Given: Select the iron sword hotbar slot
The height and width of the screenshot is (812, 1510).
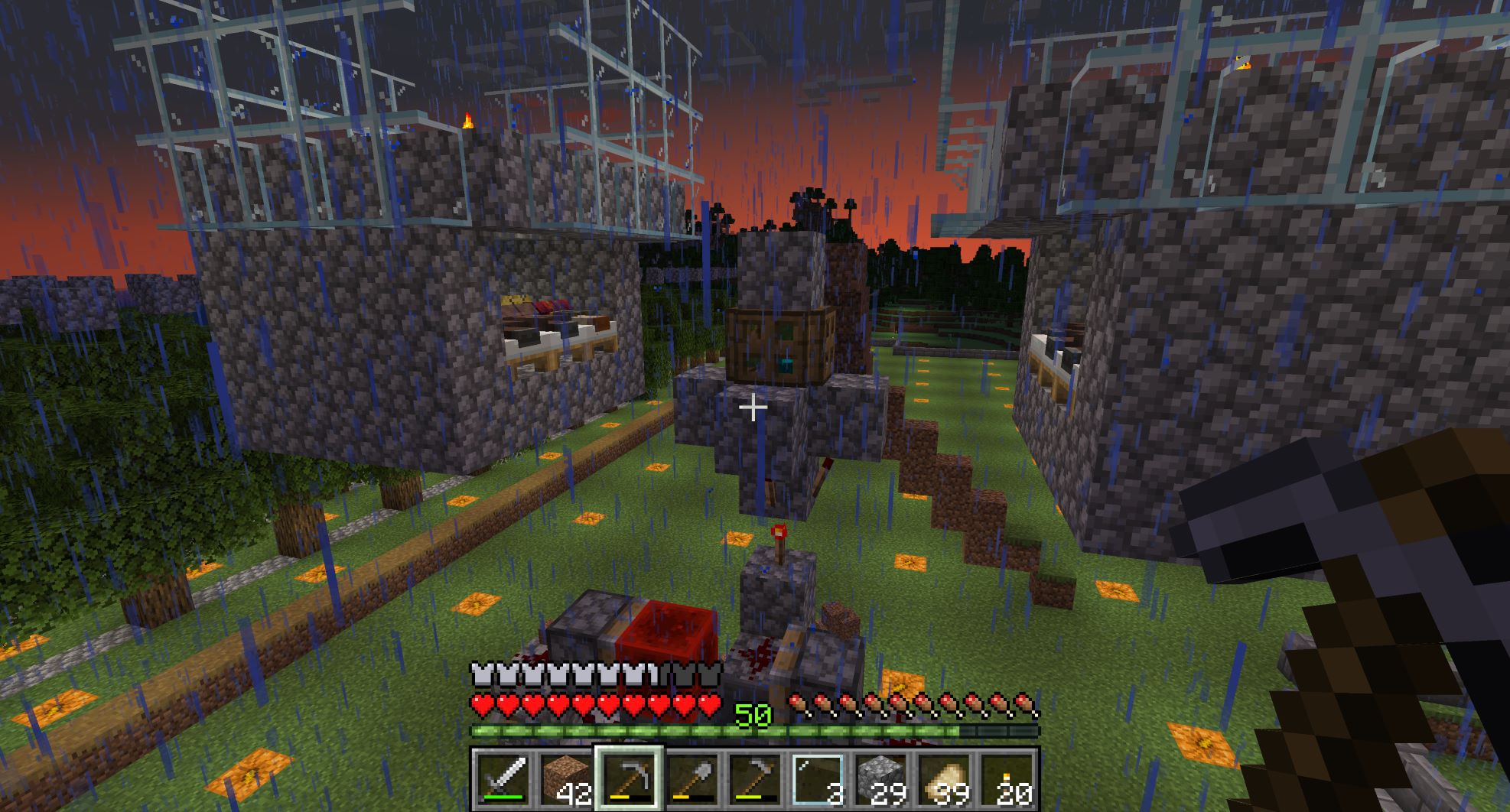Looking at the screenshot, I should point(502,779).
